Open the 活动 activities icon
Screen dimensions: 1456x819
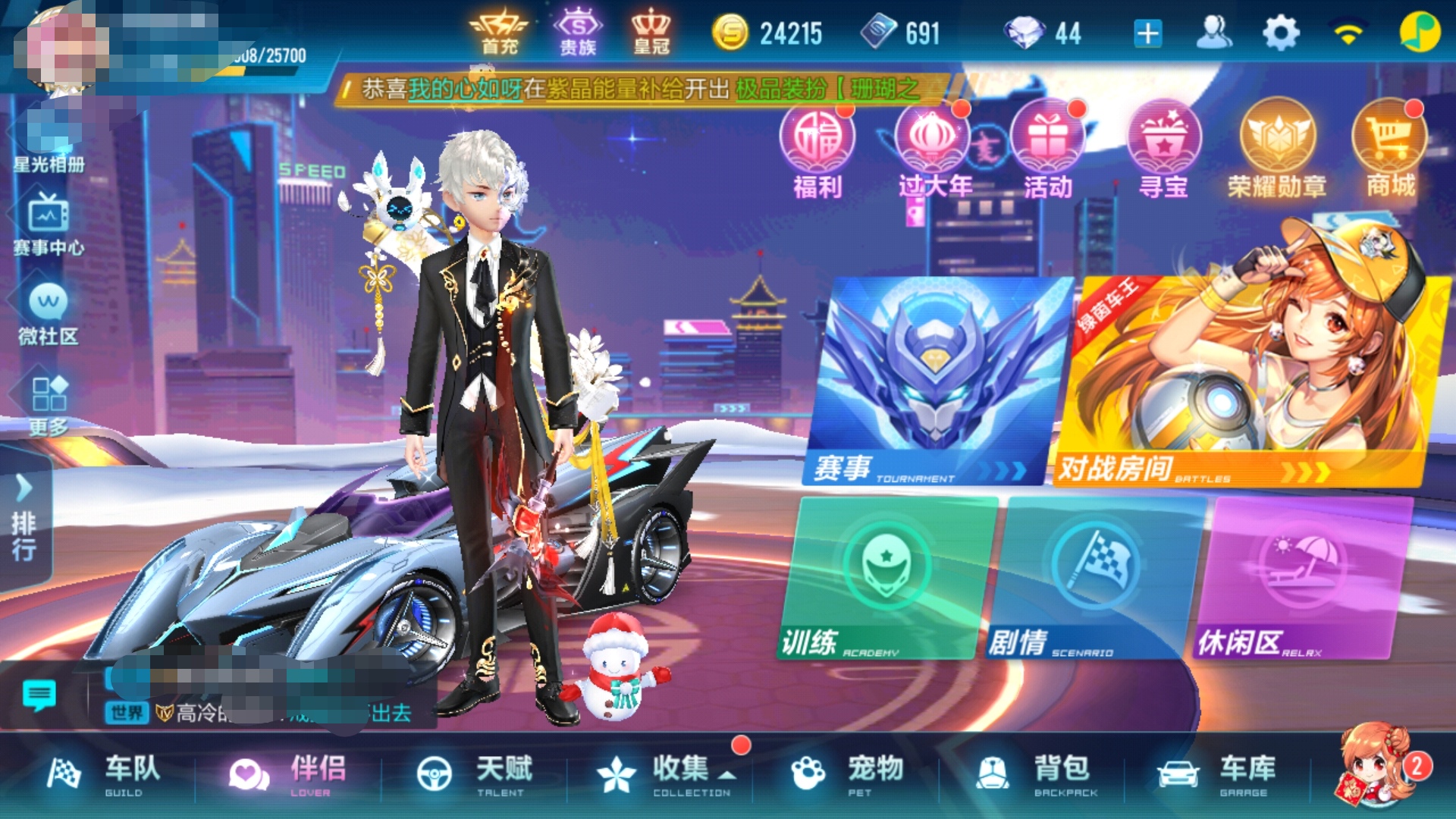(x=1049, y=148)
